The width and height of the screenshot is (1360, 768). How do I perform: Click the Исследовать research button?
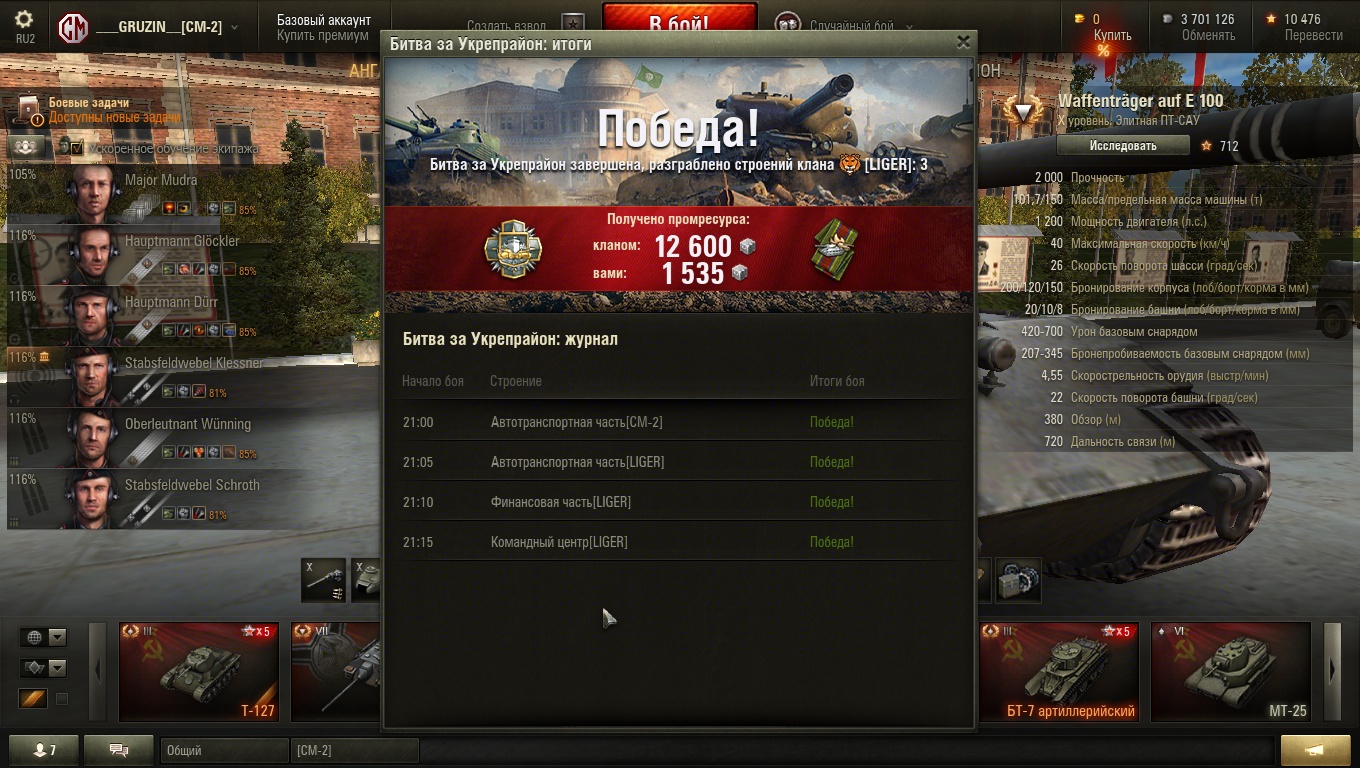click(x=1122, y=146)
